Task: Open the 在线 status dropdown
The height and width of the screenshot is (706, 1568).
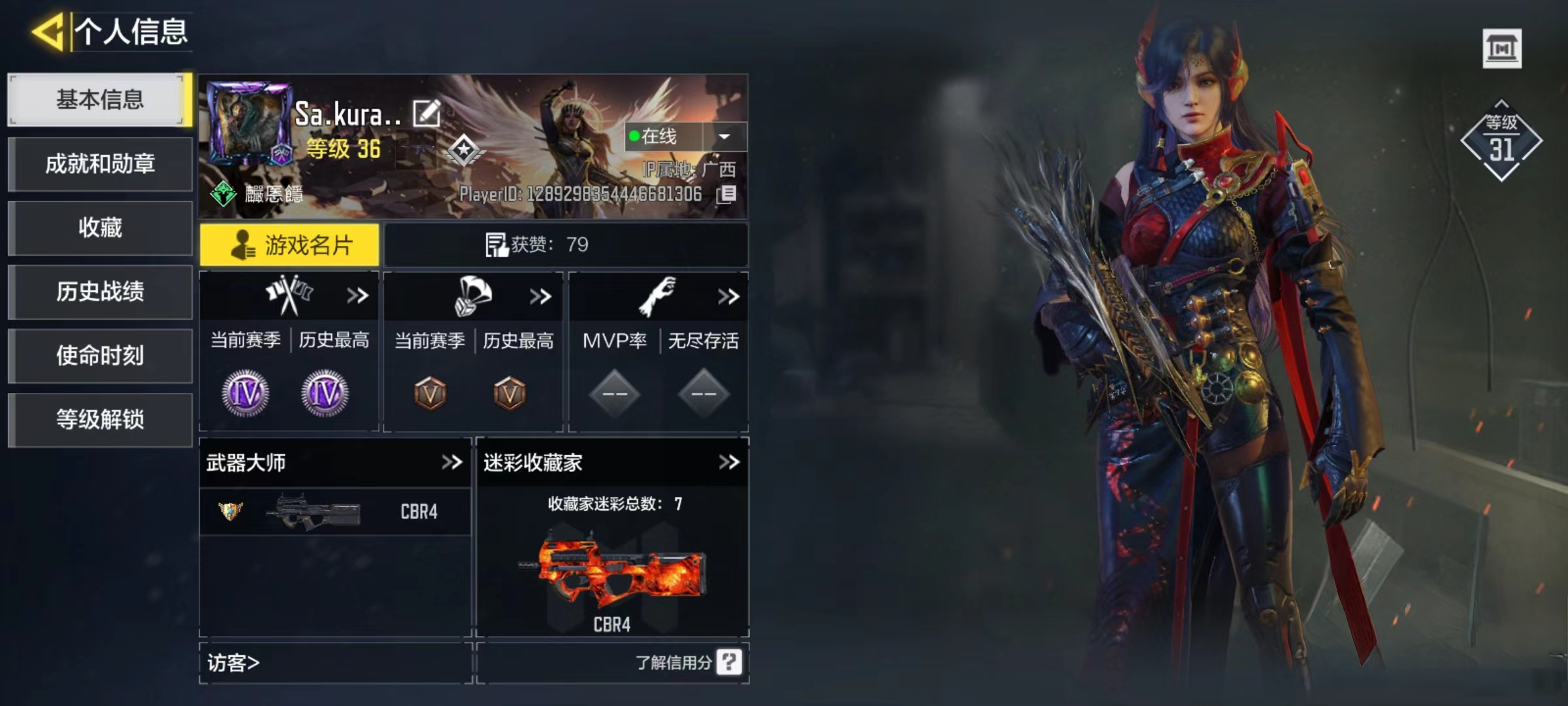Action: (x=724, y=136)
